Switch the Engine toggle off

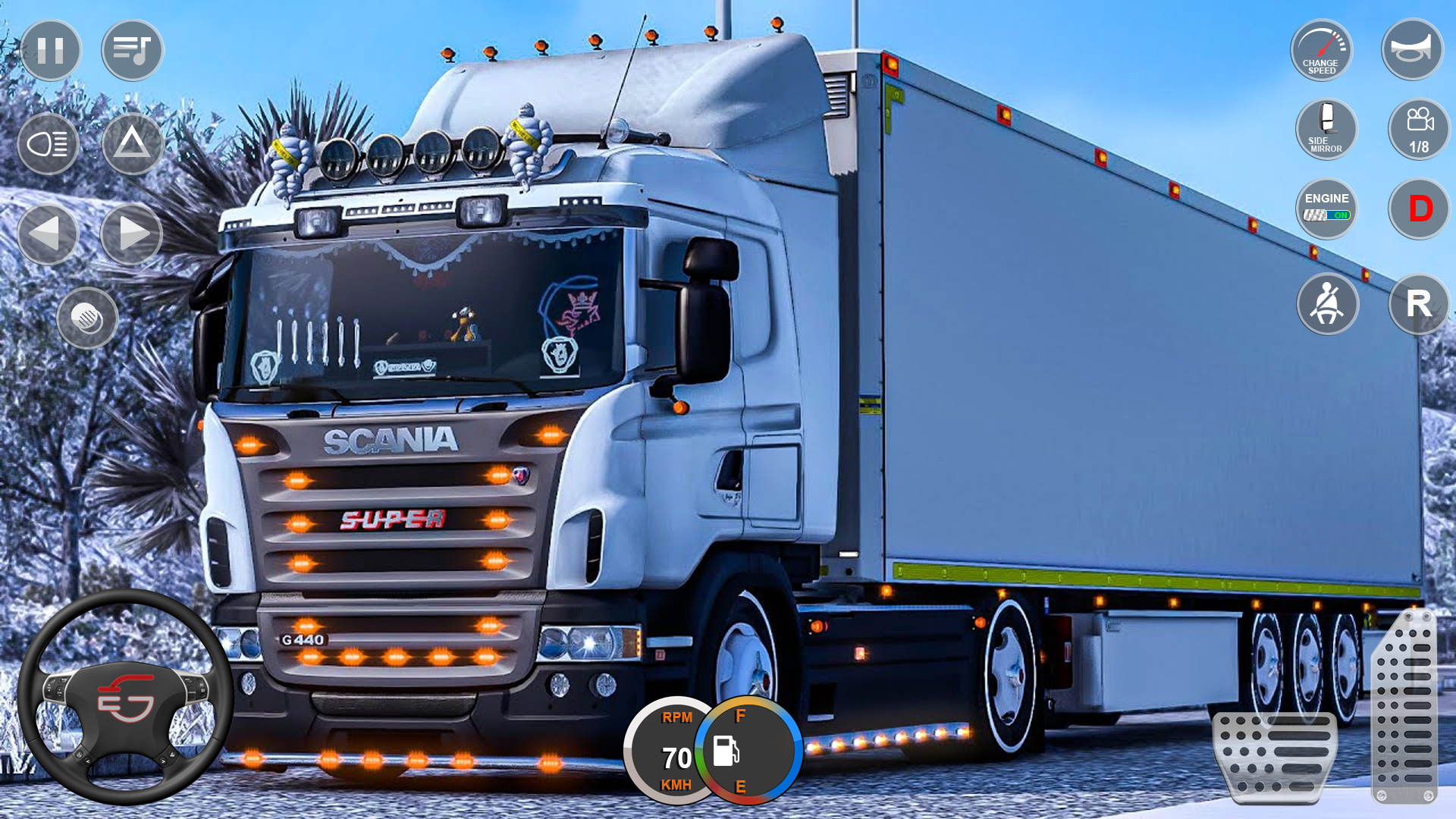coord(1326,206)
